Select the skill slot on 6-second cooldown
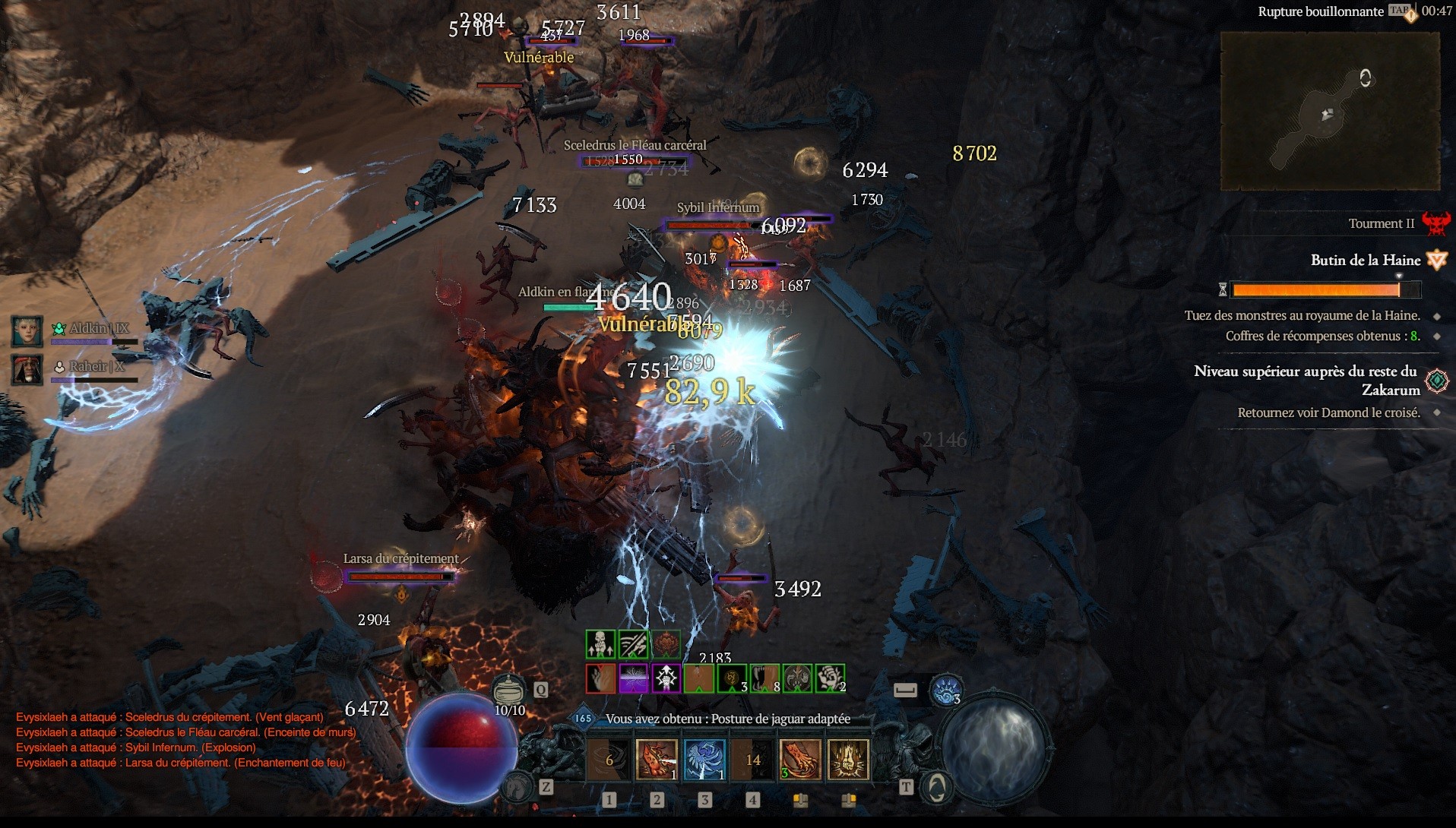This screenshot has height=828, width=1456. coord(609,759)
